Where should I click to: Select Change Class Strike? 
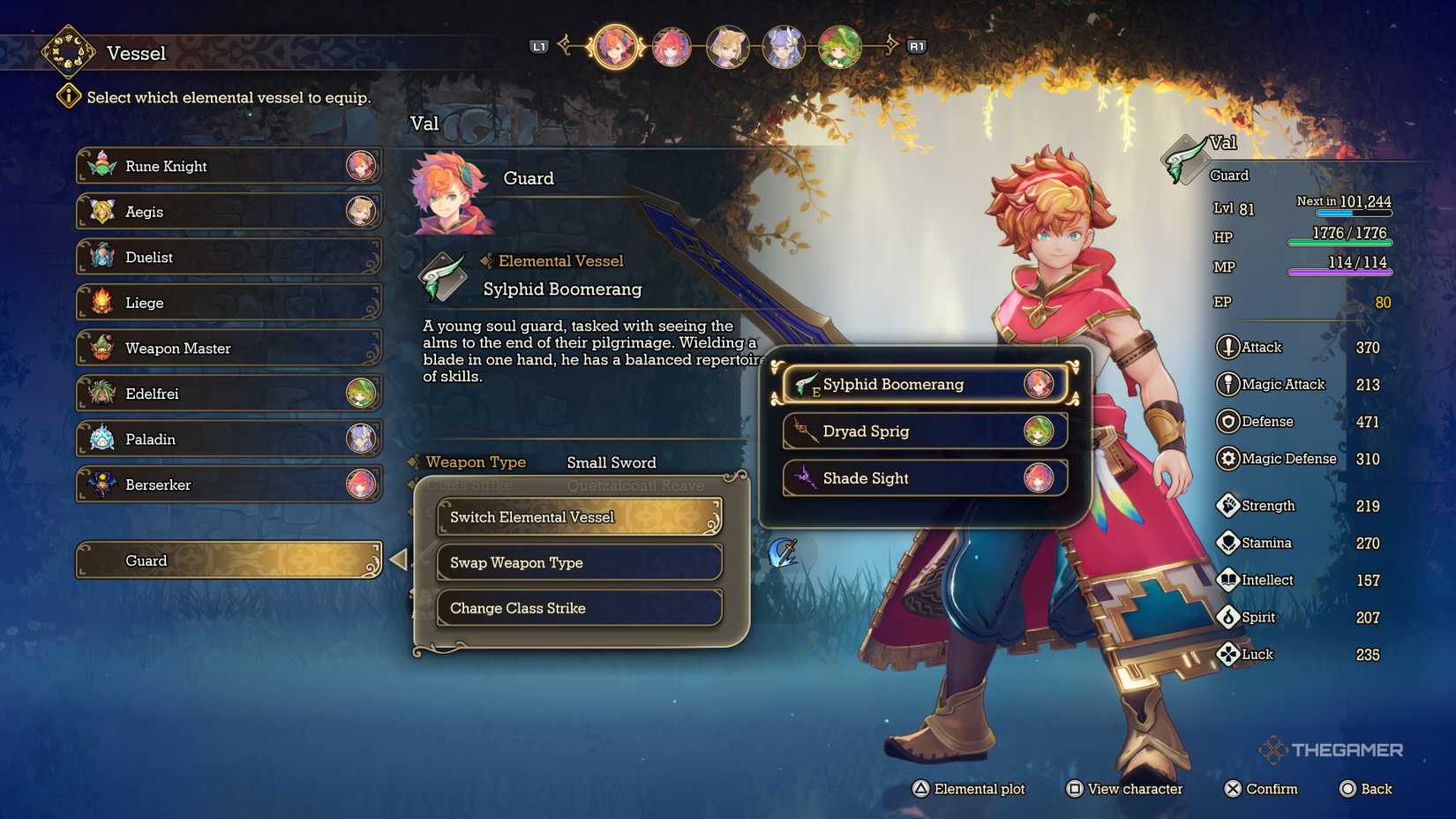coord(578,607)
